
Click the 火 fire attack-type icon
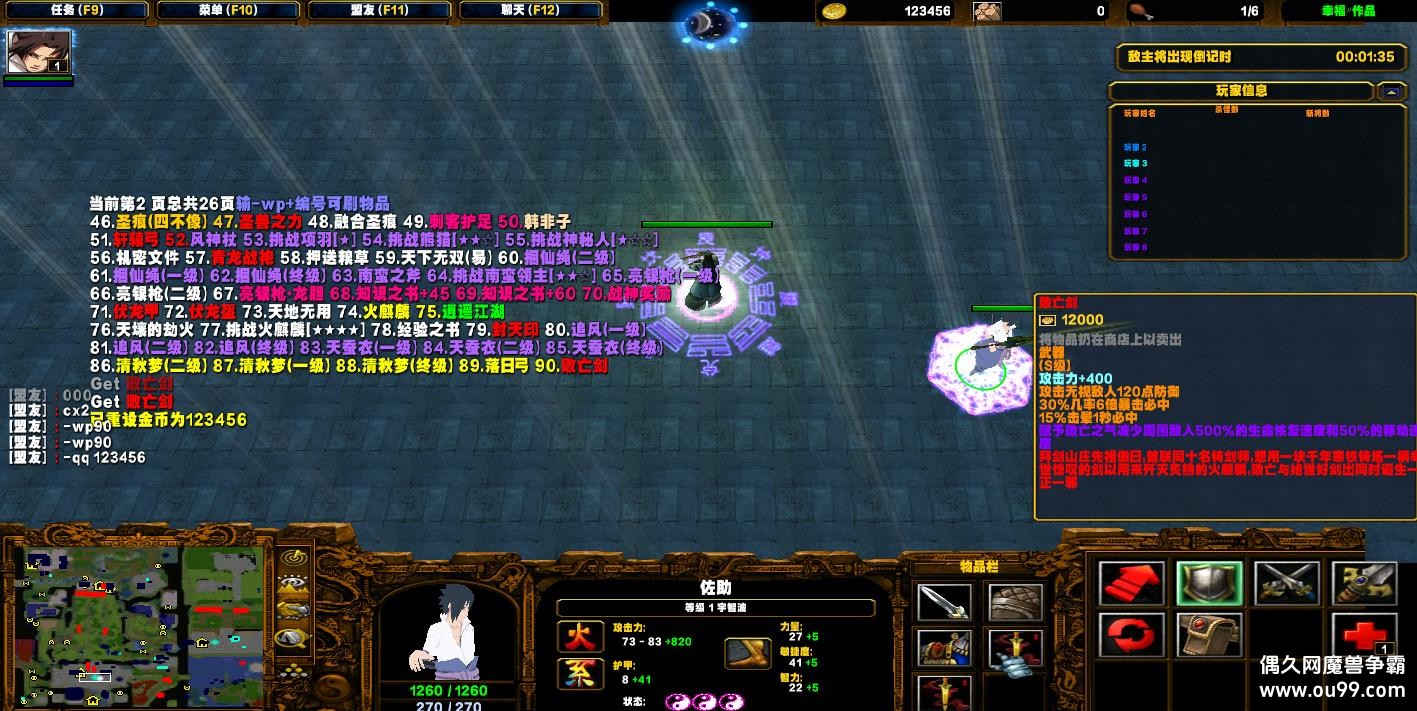580,636
